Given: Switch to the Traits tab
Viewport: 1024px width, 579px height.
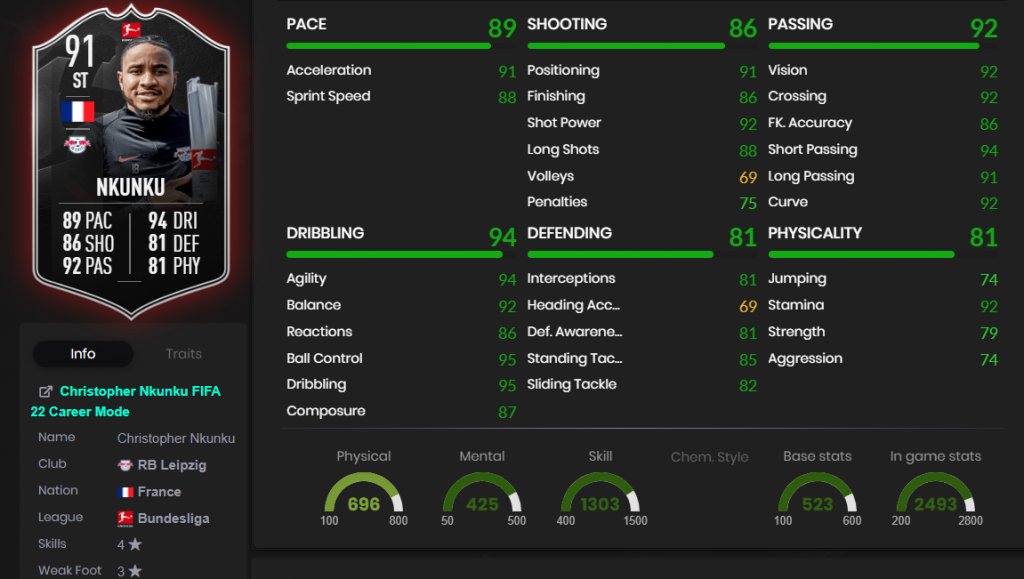Looking at the screenshot, I should pos(183,354).
